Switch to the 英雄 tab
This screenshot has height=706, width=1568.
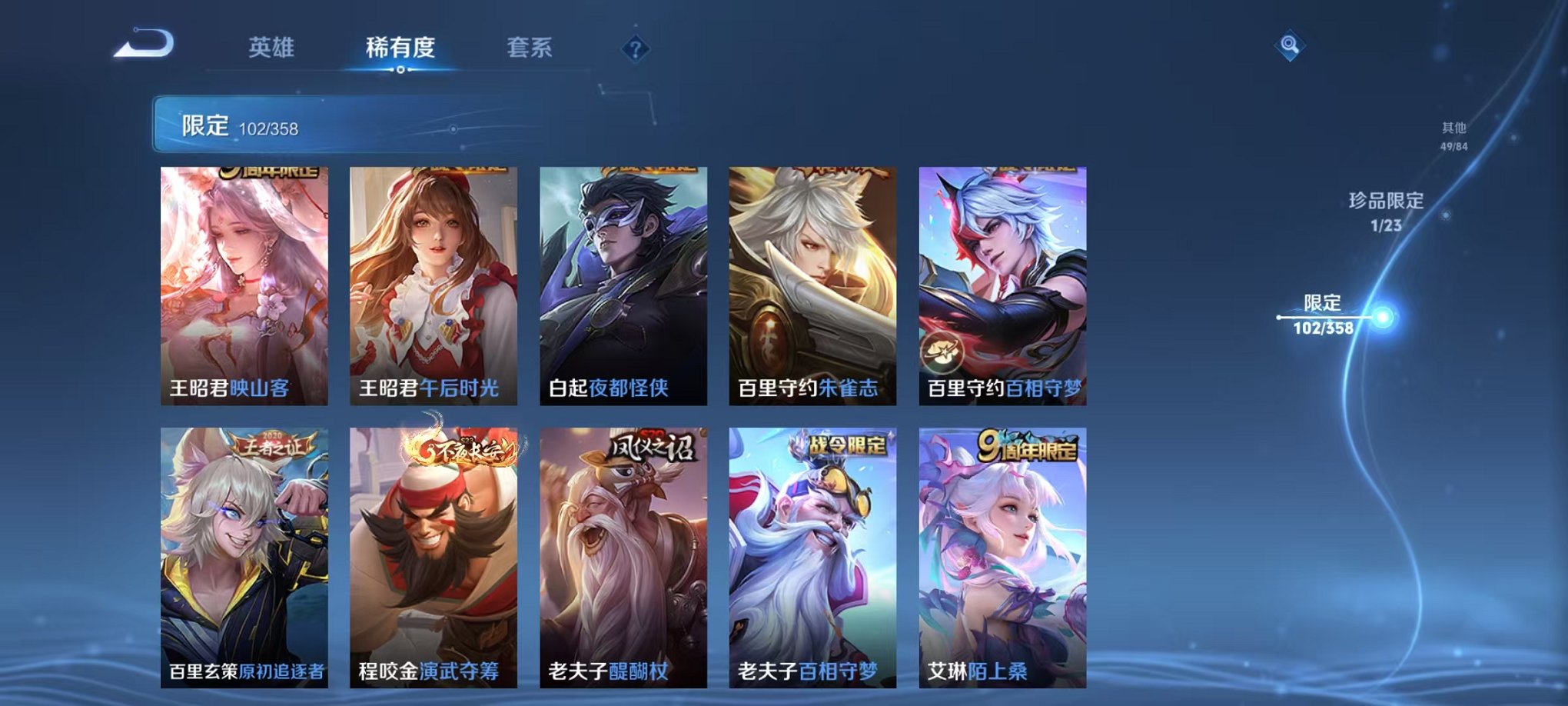(x=271, y=48)
